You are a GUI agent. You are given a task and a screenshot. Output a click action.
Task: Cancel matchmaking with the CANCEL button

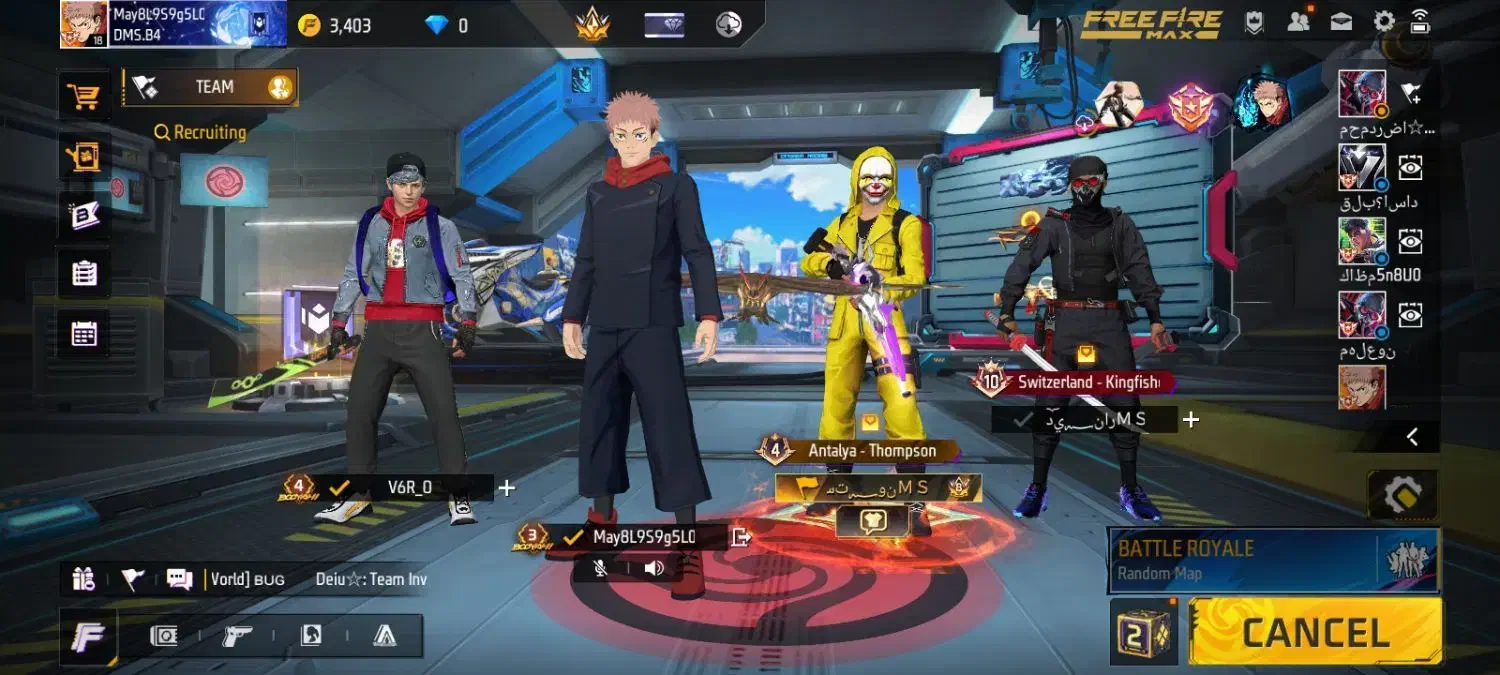pos(1316,632)
